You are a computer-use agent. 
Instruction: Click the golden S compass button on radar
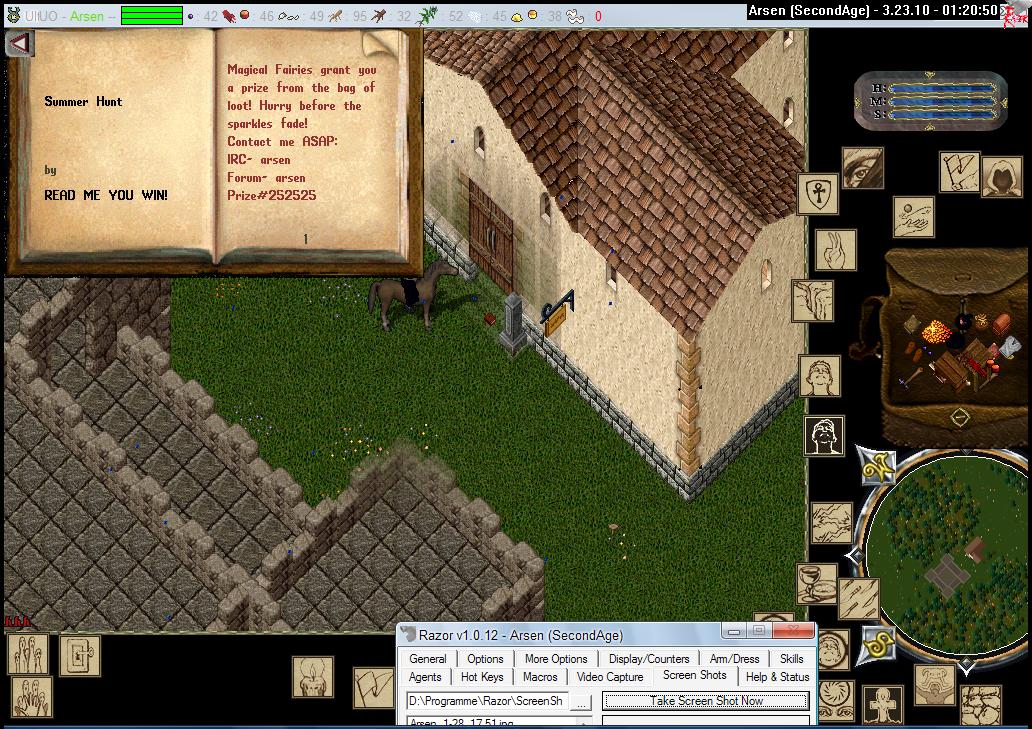878,645
